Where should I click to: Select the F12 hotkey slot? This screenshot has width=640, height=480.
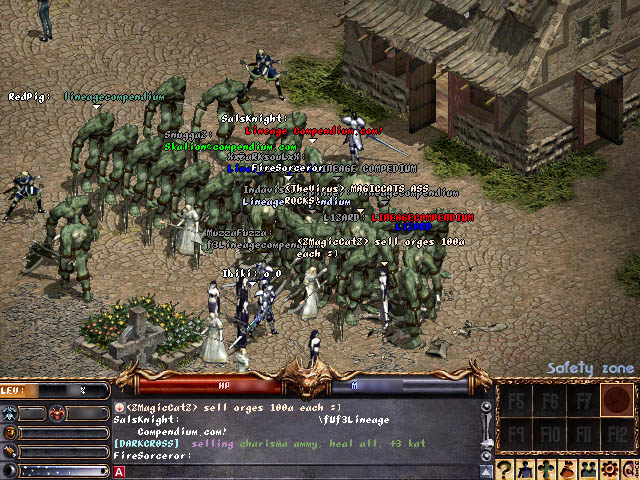(616, 435)
